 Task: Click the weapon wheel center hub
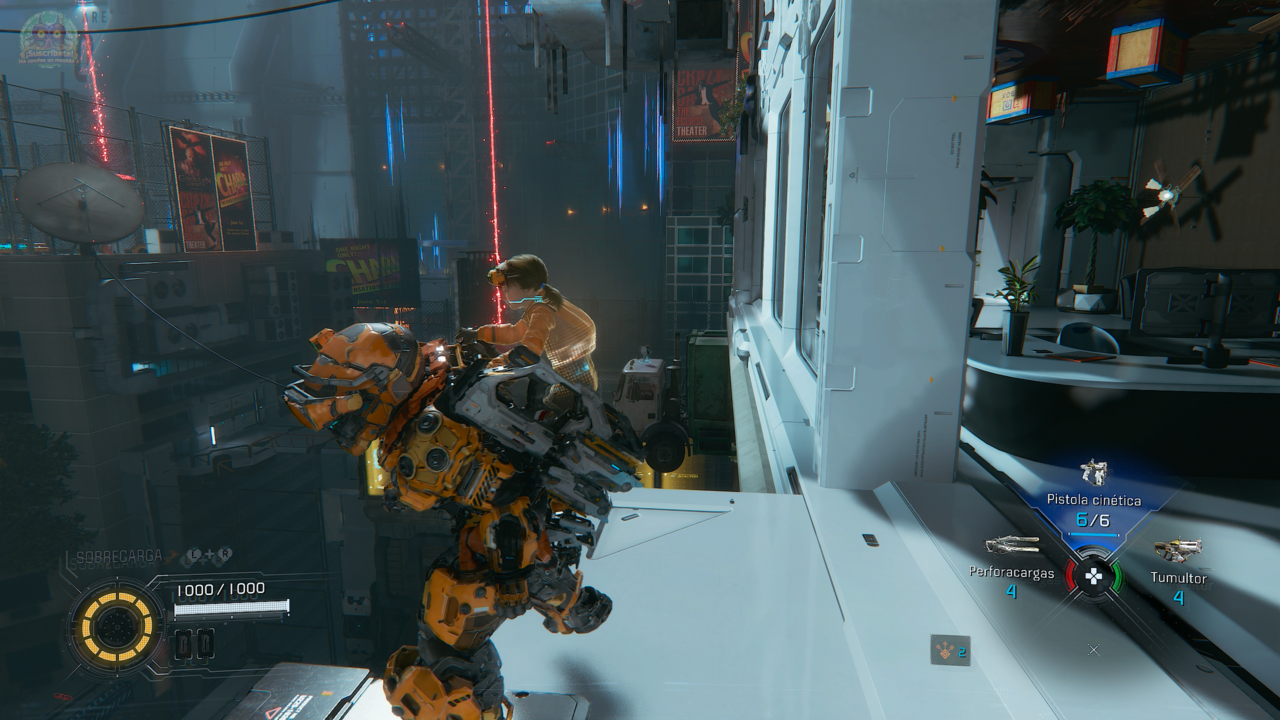[x=1094, y=576]
